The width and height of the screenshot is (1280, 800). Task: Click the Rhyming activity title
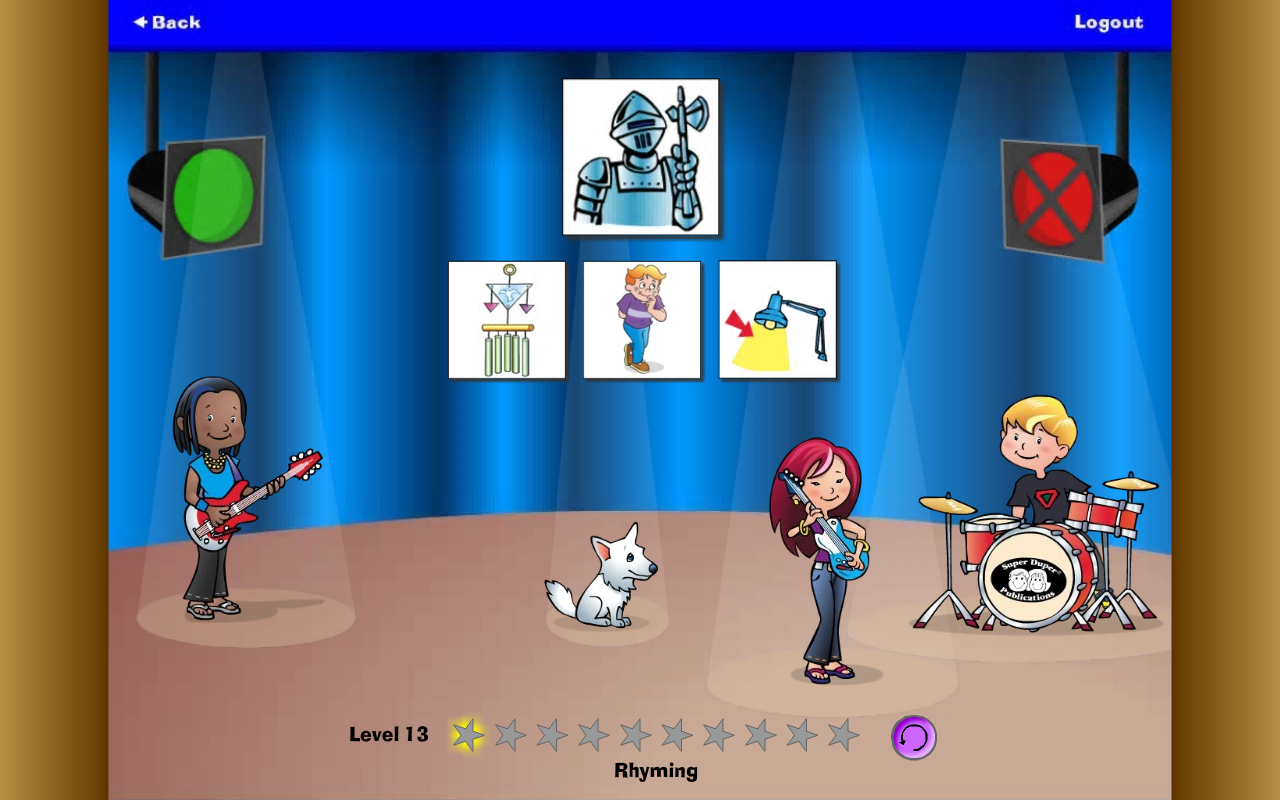coord(655,770)
